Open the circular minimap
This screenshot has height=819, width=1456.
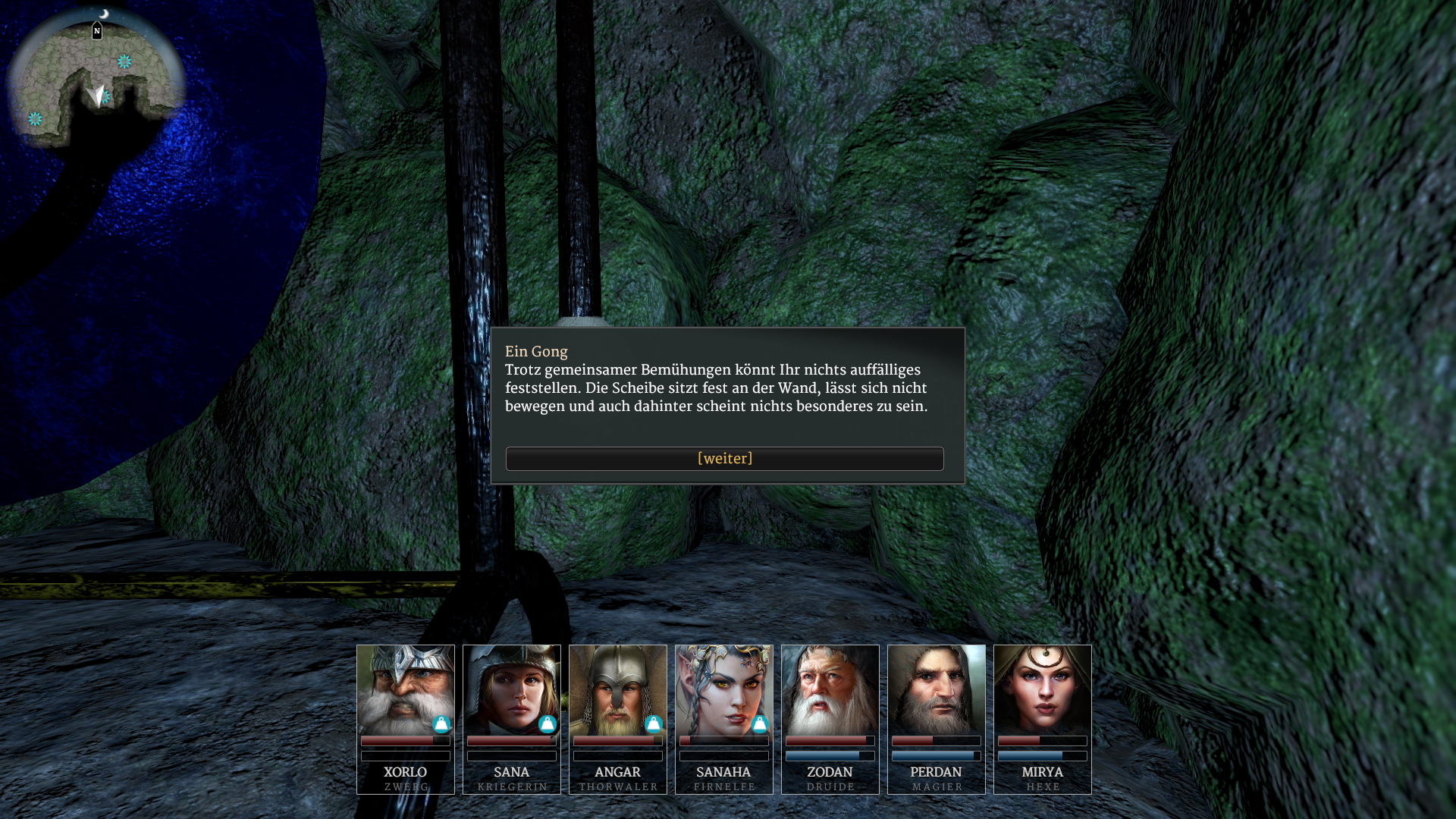96,80
